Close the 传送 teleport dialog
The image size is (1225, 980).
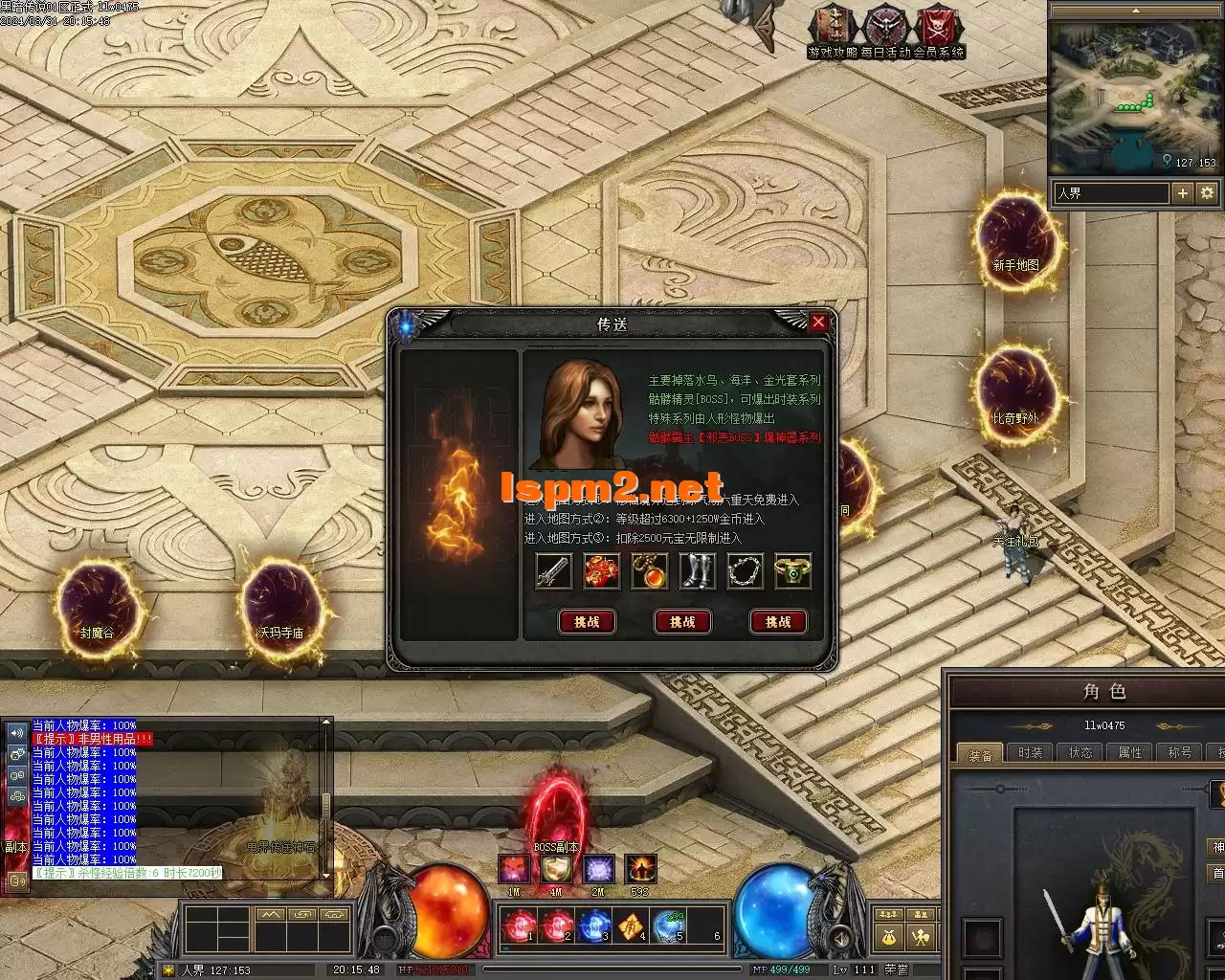pyautogui.click(x=818, y=323)
